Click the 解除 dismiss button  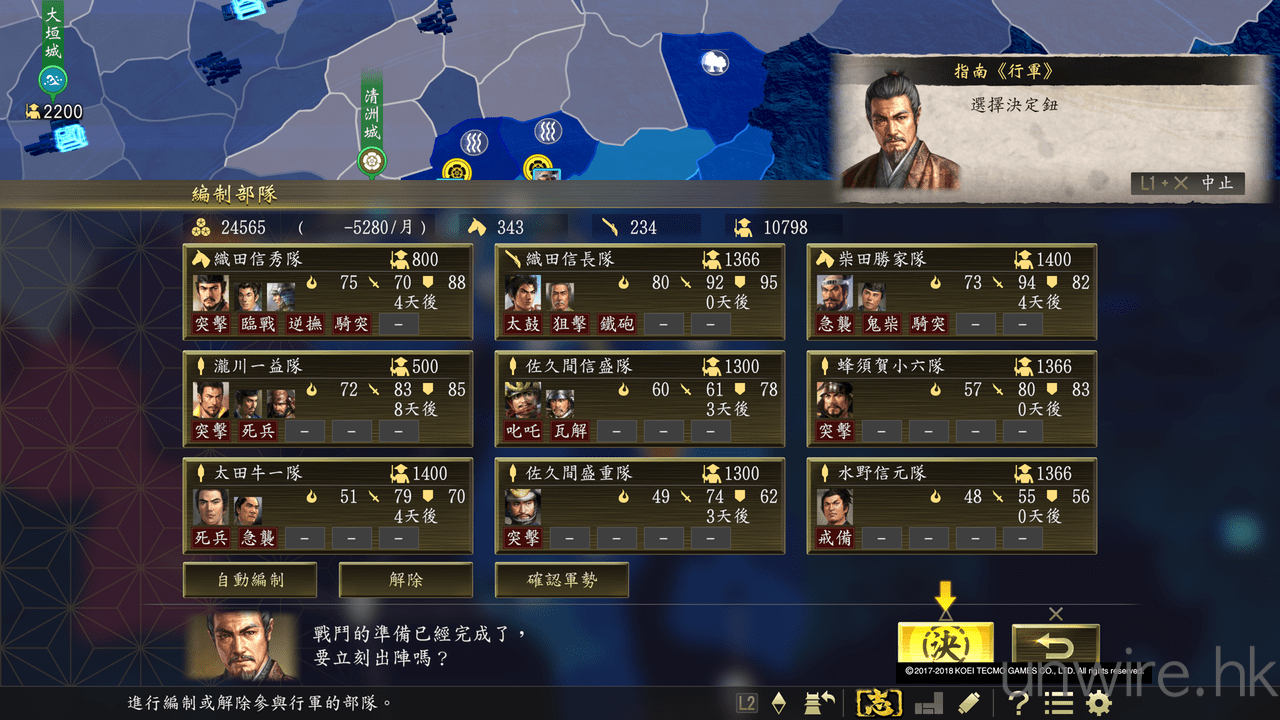point(406,580)
